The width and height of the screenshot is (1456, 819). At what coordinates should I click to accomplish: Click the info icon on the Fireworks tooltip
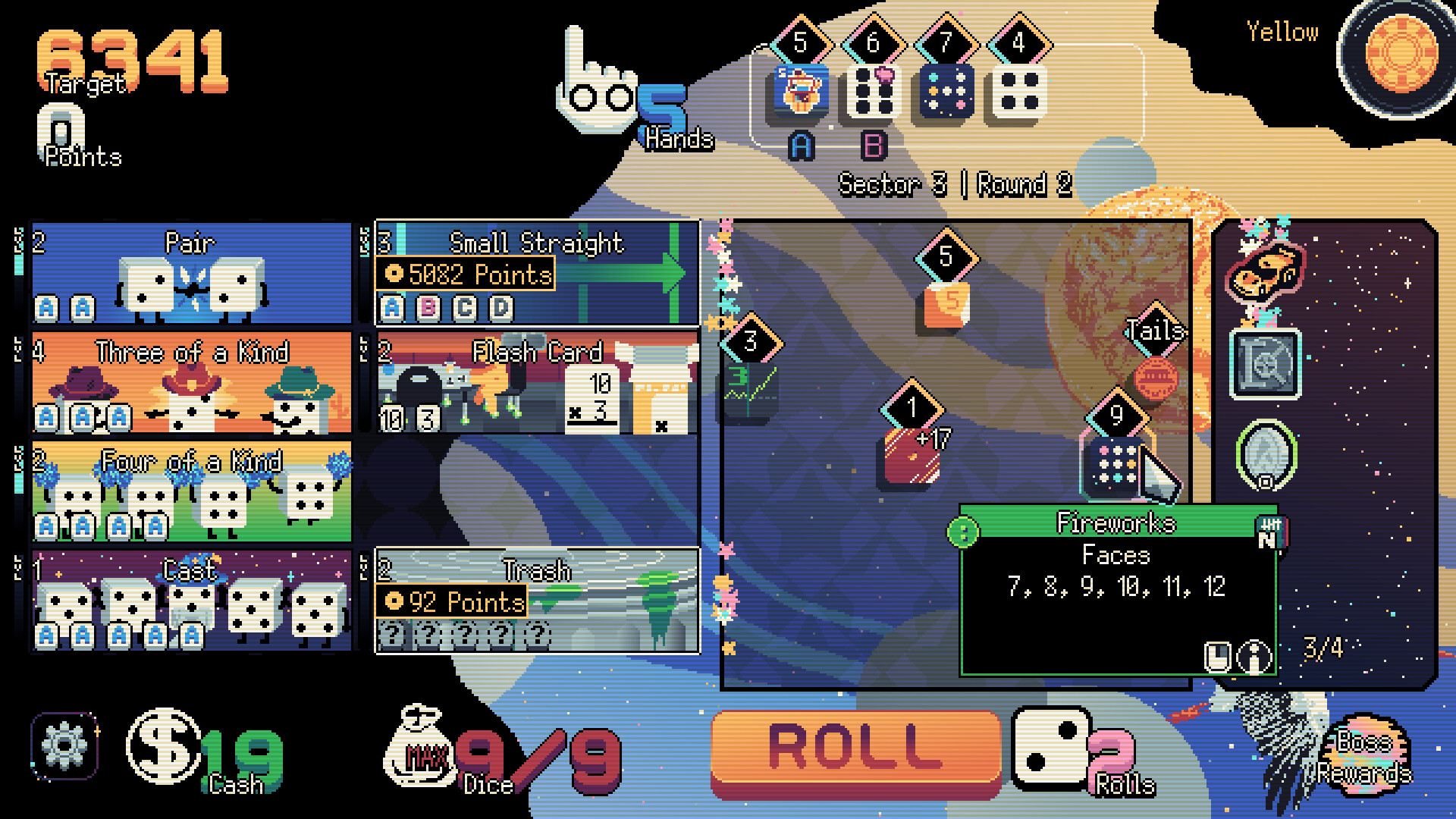[x=1254, y=656]
